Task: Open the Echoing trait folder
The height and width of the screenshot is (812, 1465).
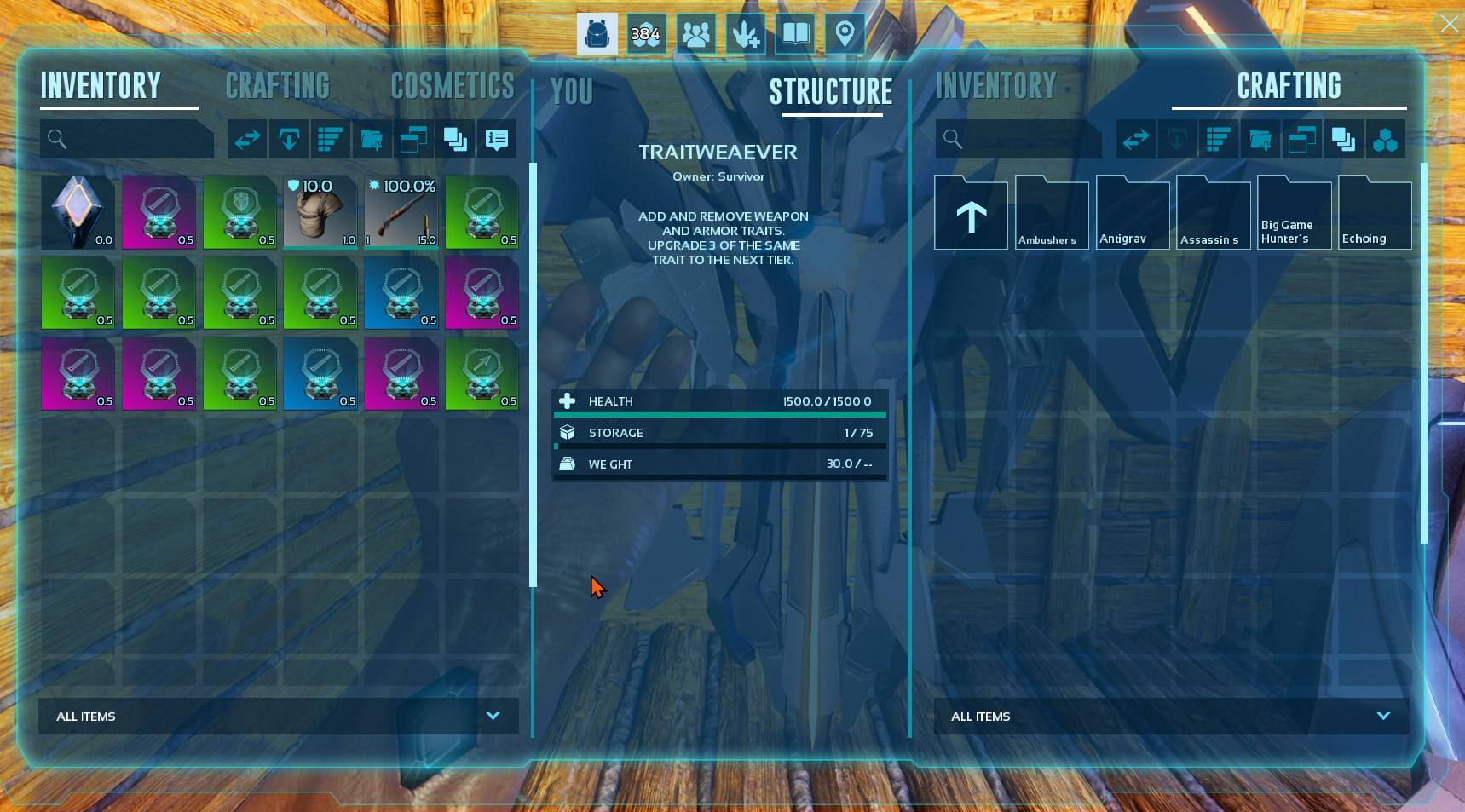Action: (1374, 213)
